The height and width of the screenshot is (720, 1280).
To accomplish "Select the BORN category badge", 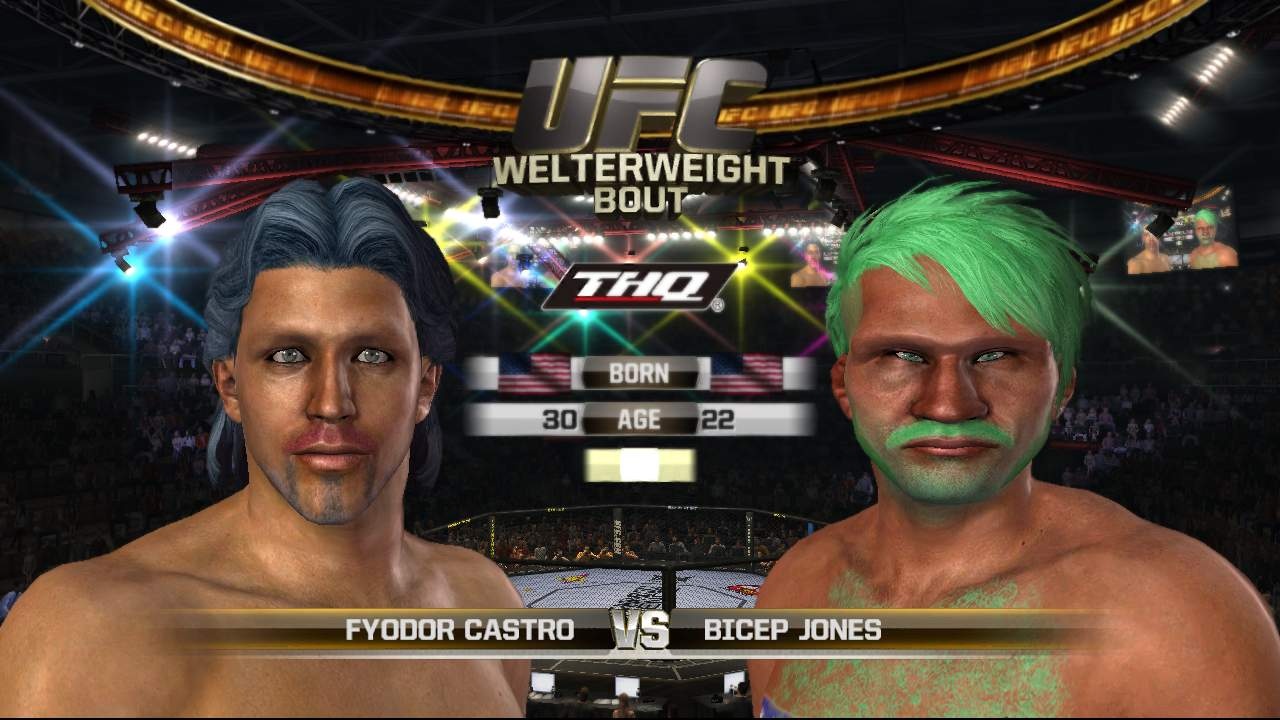I will coord(639,374).
